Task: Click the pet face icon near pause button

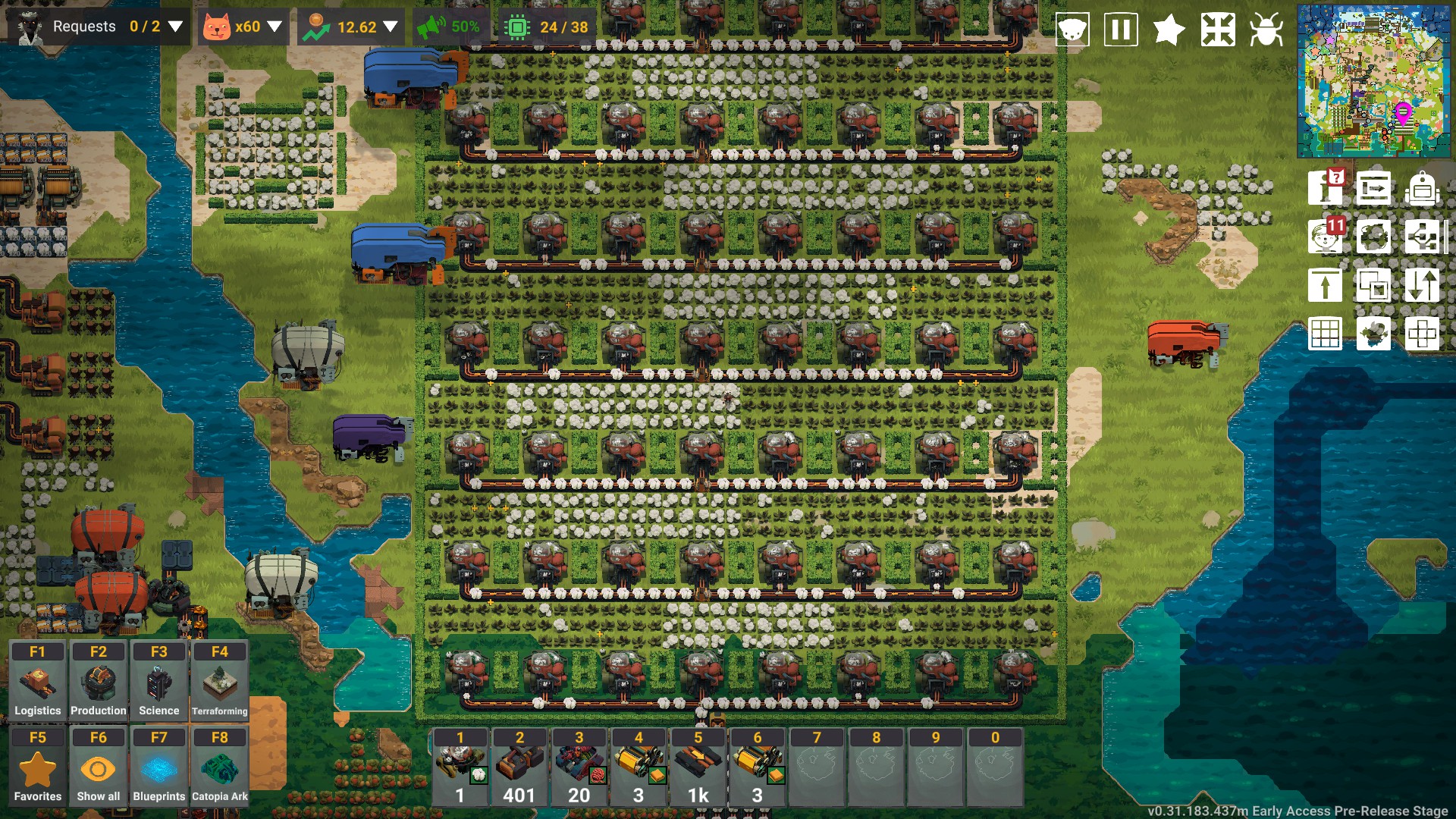Action: tap(1073, 29)
